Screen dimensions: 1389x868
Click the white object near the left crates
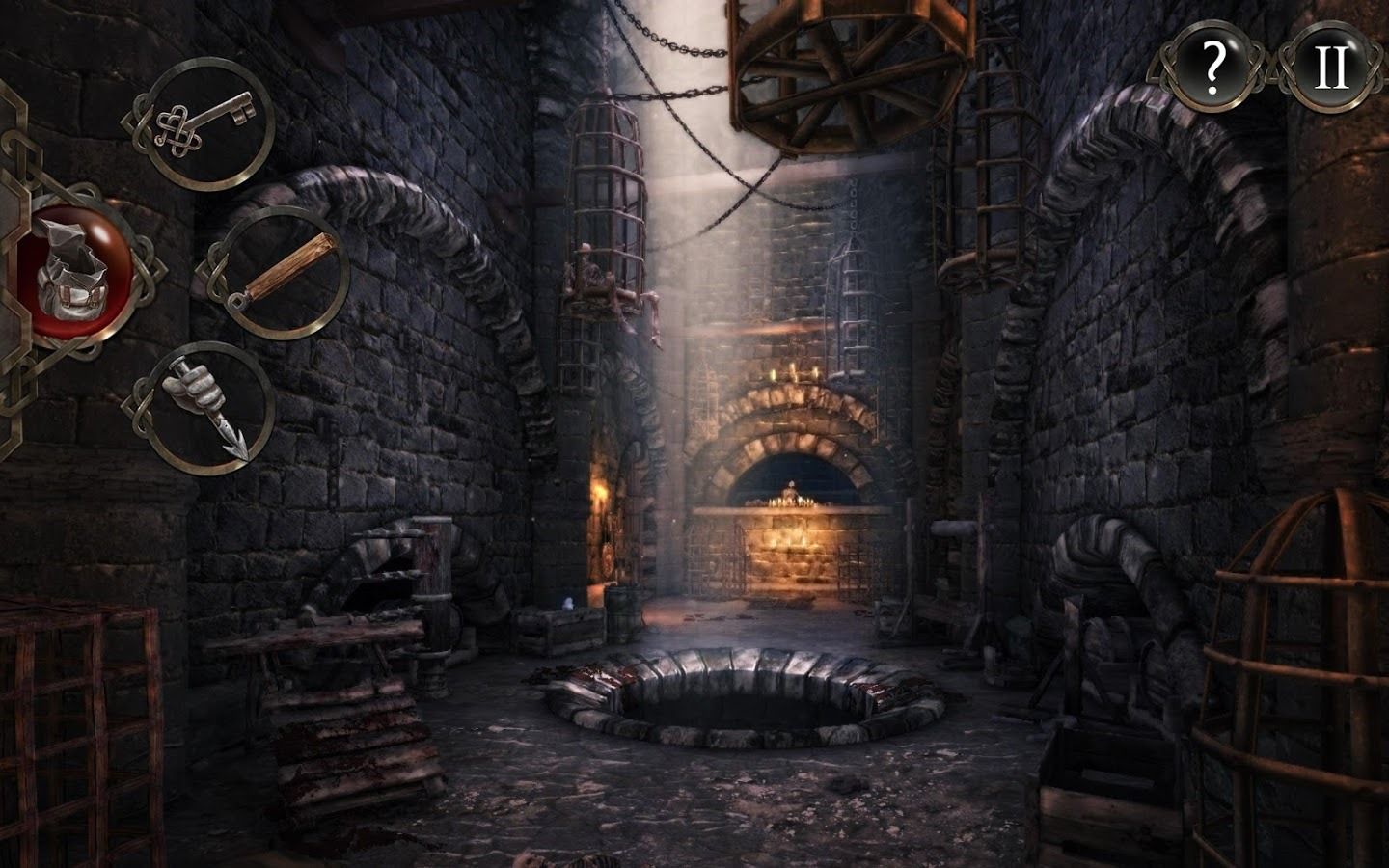pyautogui.click(x=569, y=604)
